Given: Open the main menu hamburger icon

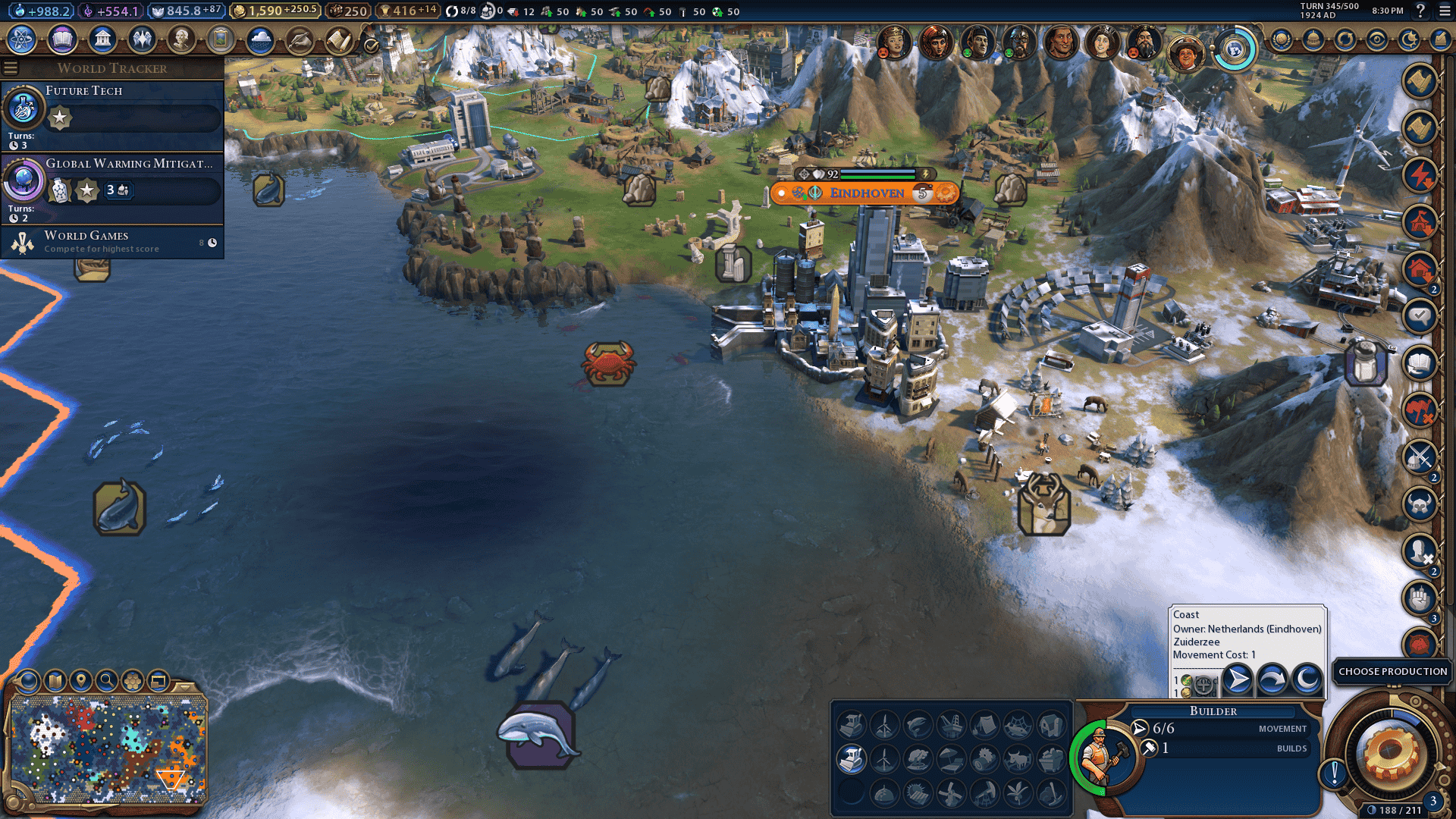Looking at the screenshot, I should coord(1444,11).
